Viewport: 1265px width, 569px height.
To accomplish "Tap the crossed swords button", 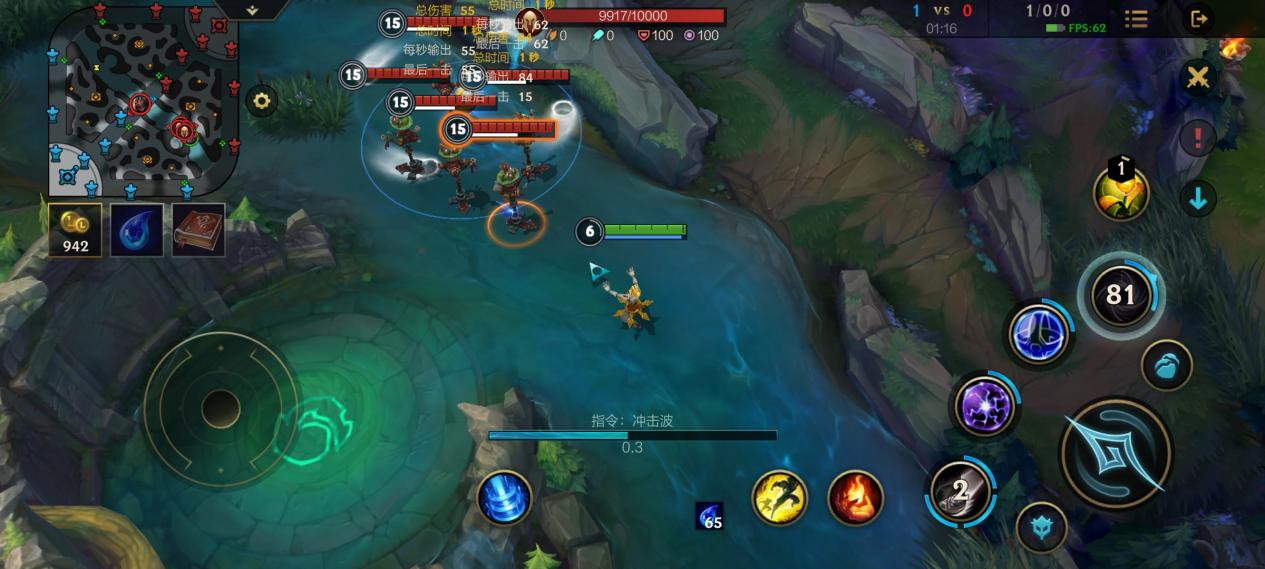I will [1197, 77].
